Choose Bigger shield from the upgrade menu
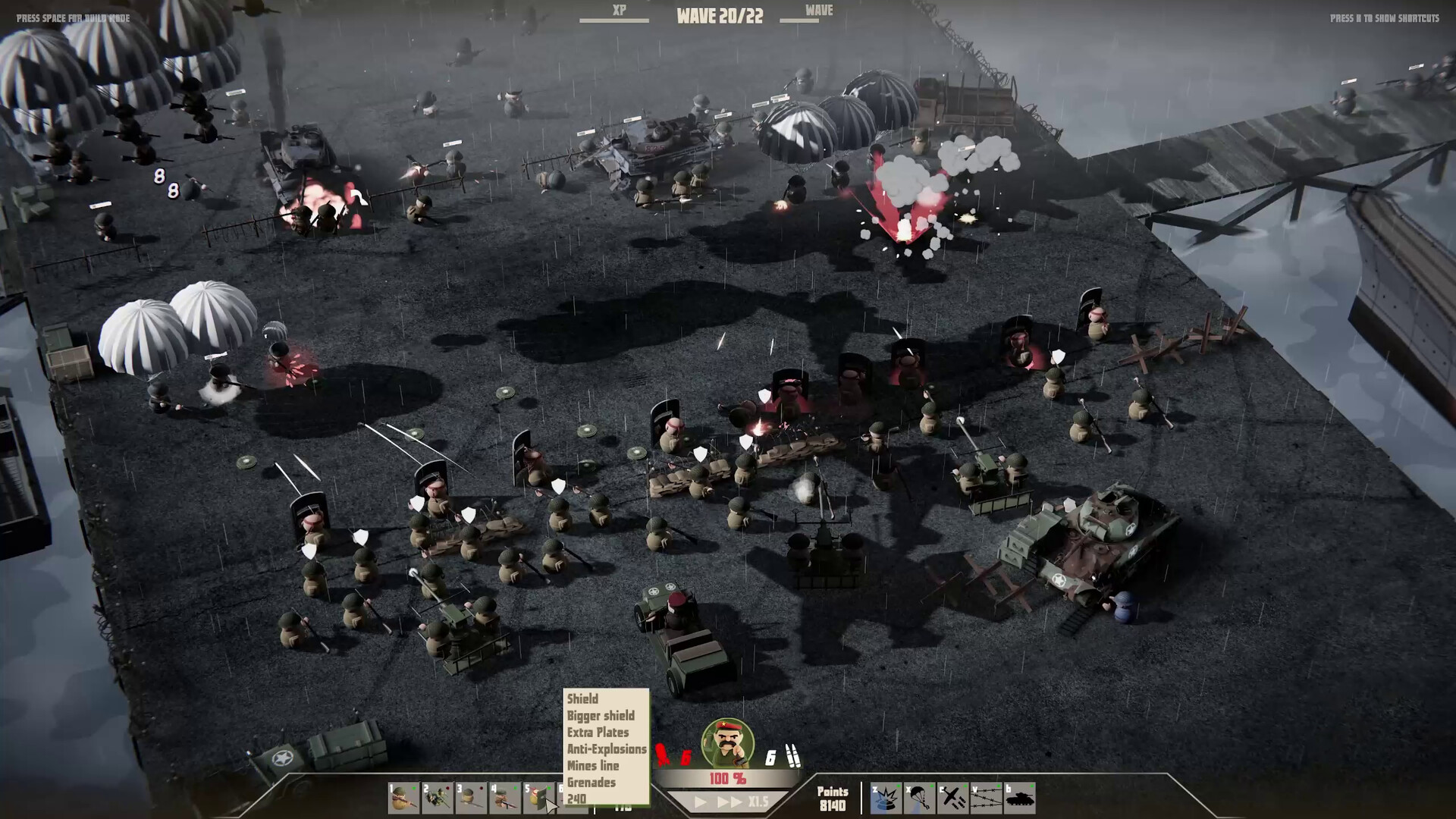Image resolution: width=1456 pixels, height=819 pixels. click(600, 716)
